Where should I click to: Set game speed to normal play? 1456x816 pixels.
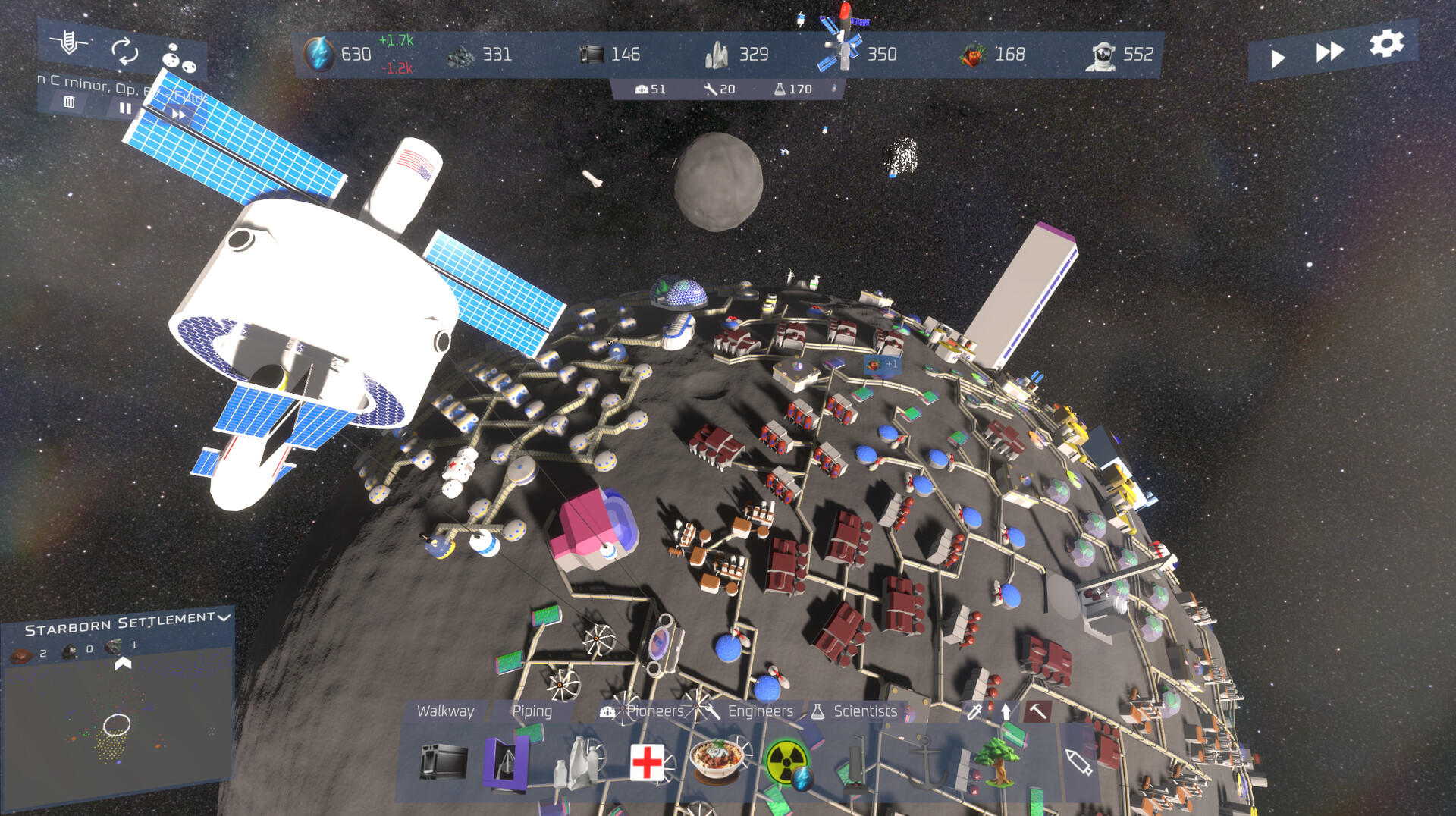pos(1278,58)
